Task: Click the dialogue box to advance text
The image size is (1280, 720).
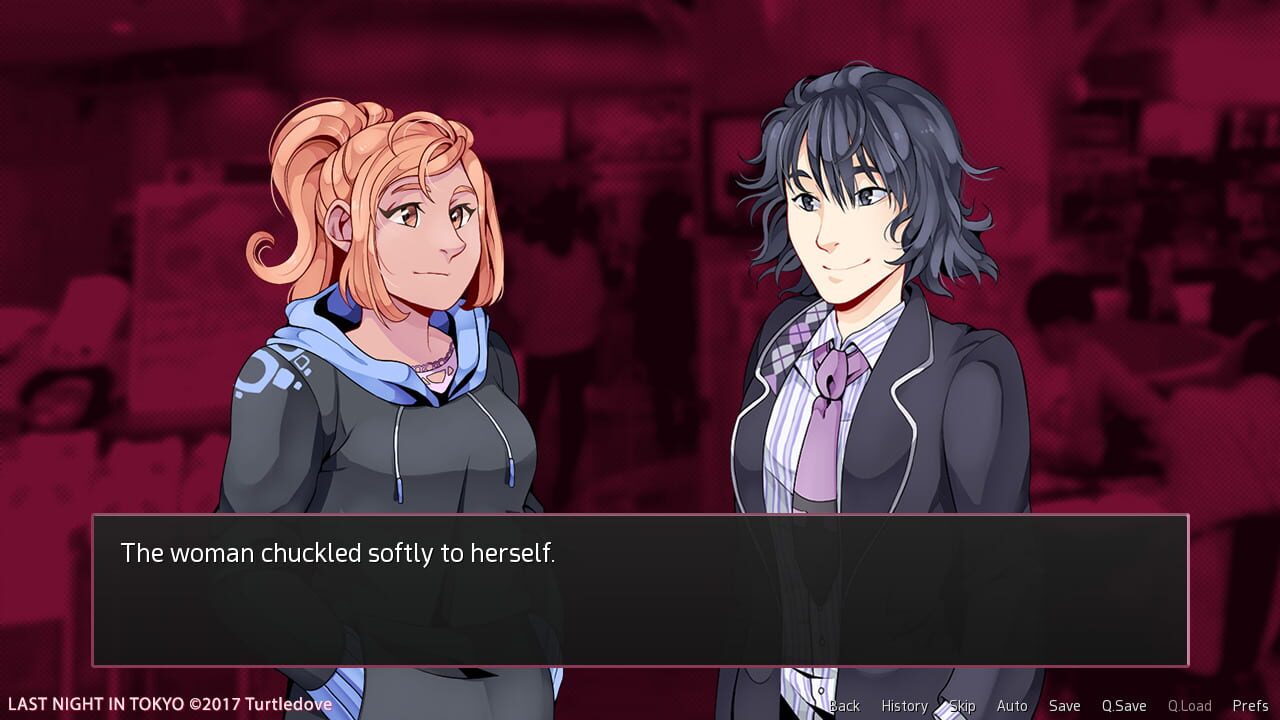Action: coord(640,590)
